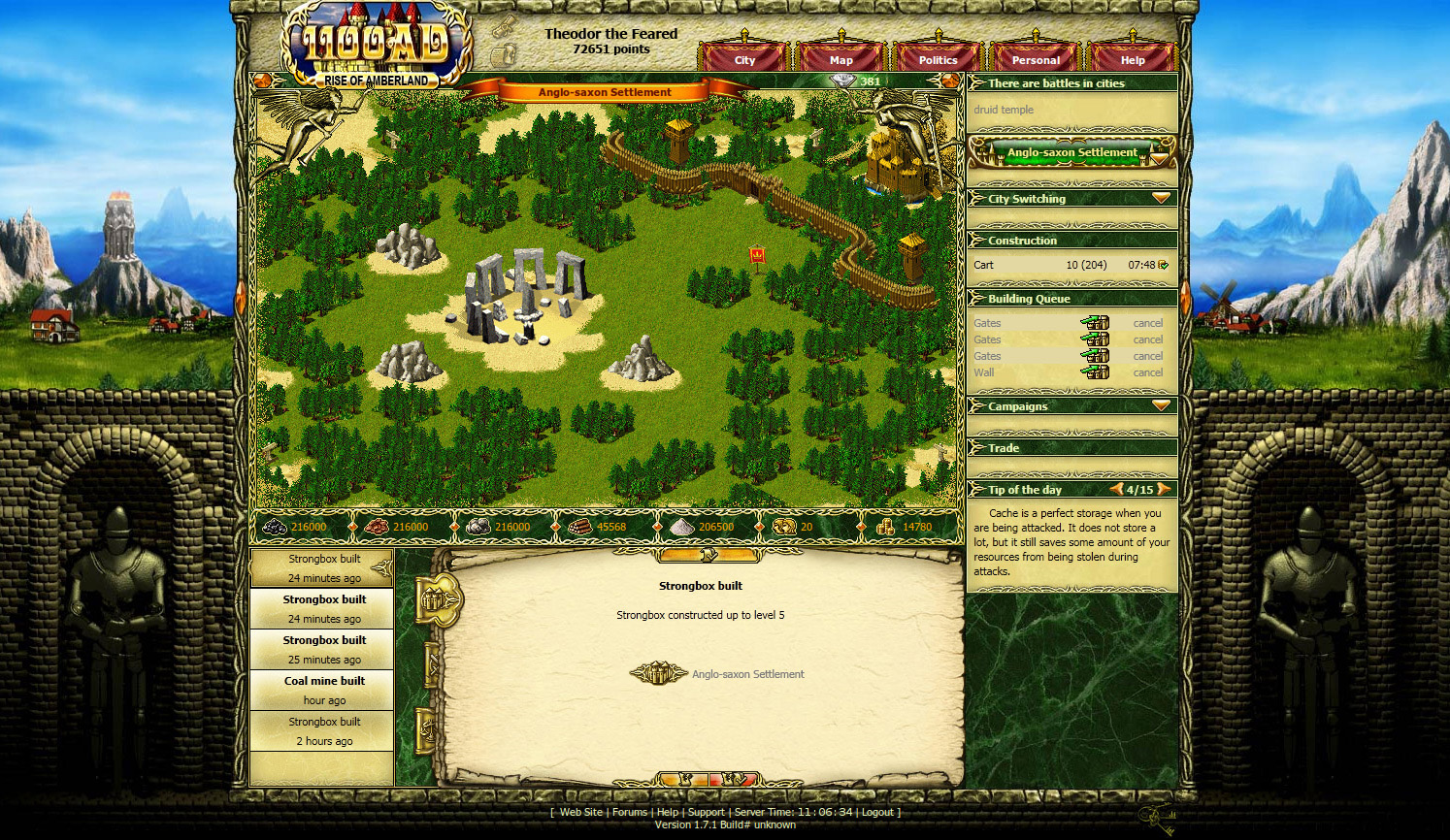Open the Strongbox built report from 25 minutes ago

click(x=324, y=649)
